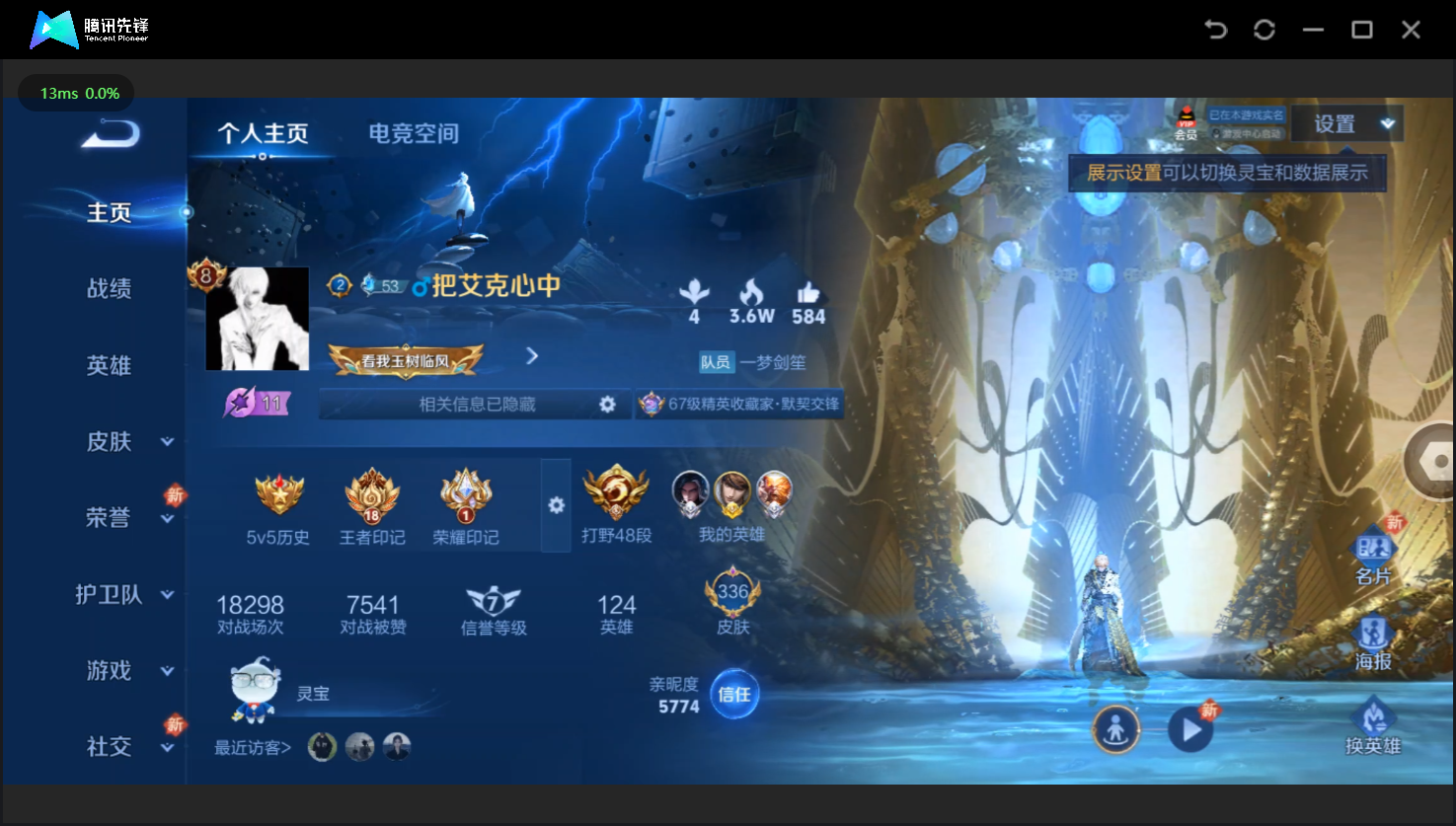Close the Tencent Pioneer window
The width and height of the screenshot is (1456, 826).
[x=1411, y=30]
